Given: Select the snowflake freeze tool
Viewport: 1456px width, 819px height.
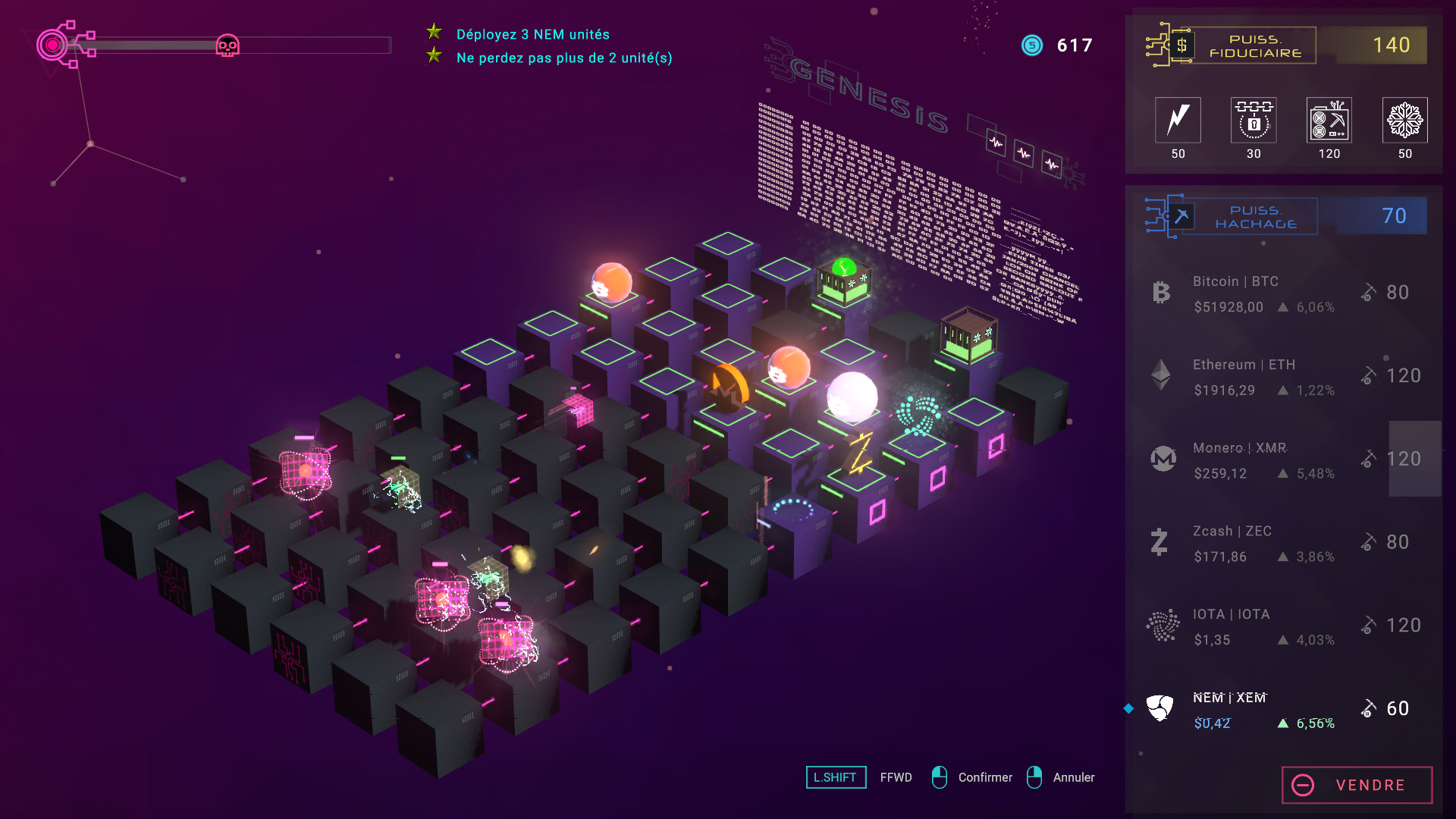Looking at the screenshot, I should [1404, 120].
